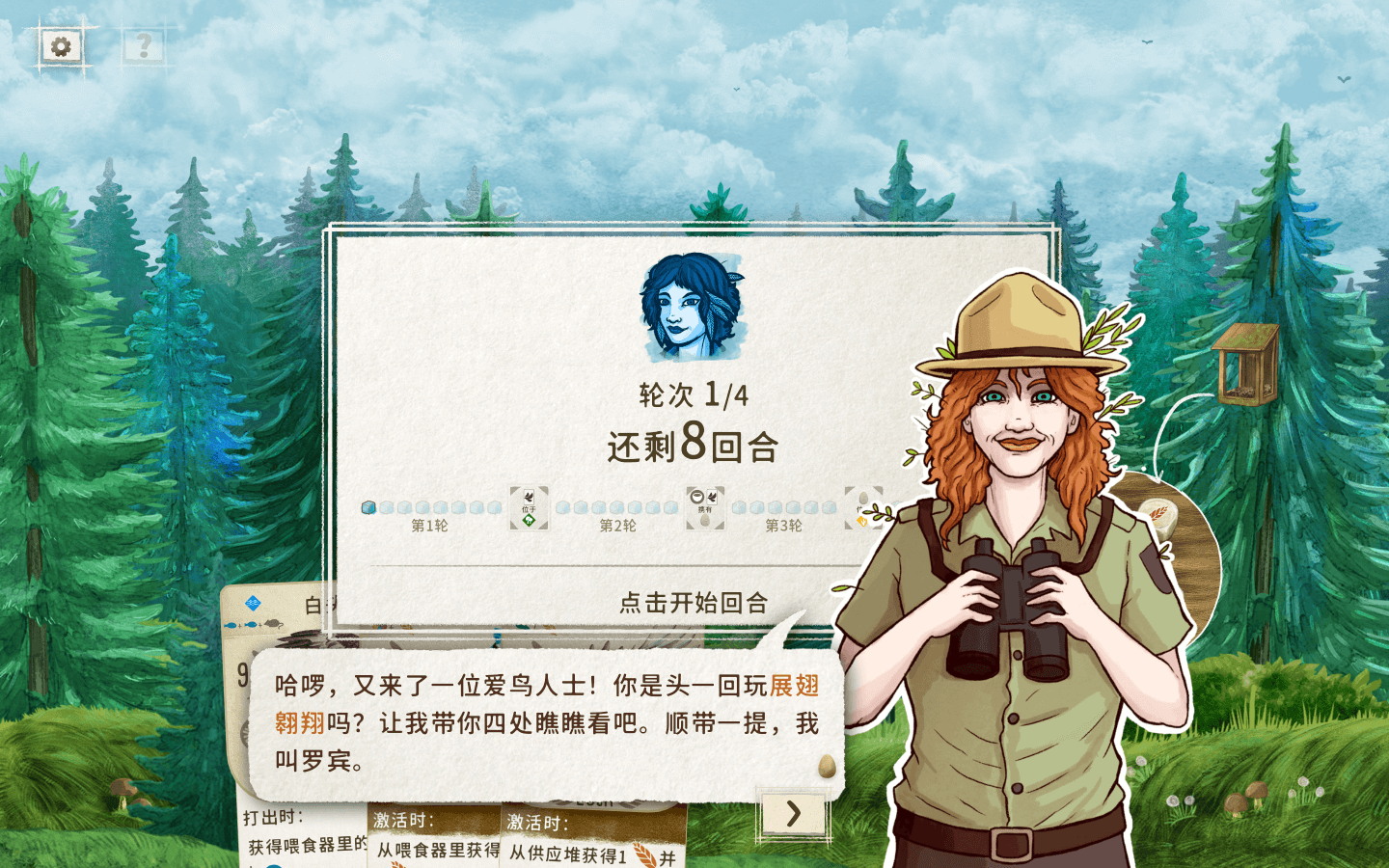Open the settings gear icon
The image size is (1389, 868).
coord(61,45)
